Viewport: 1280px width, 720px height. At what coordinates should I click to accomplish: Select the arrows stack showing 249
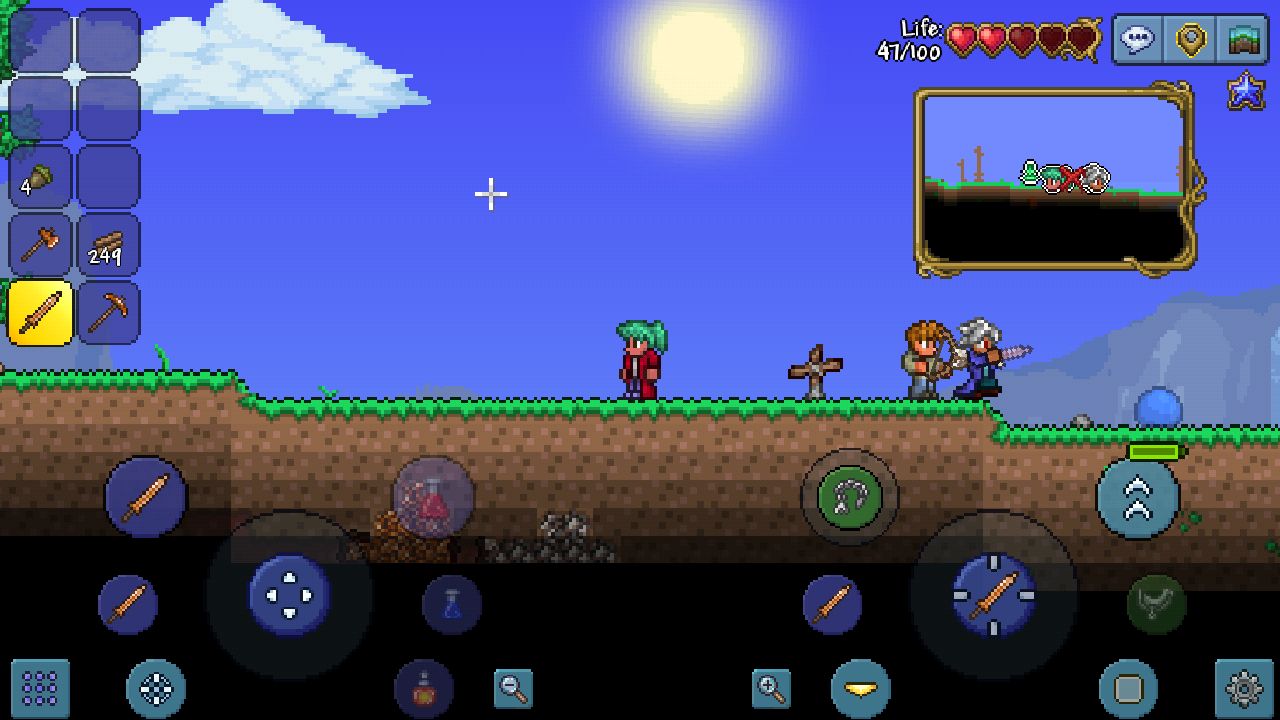point(110,246)
